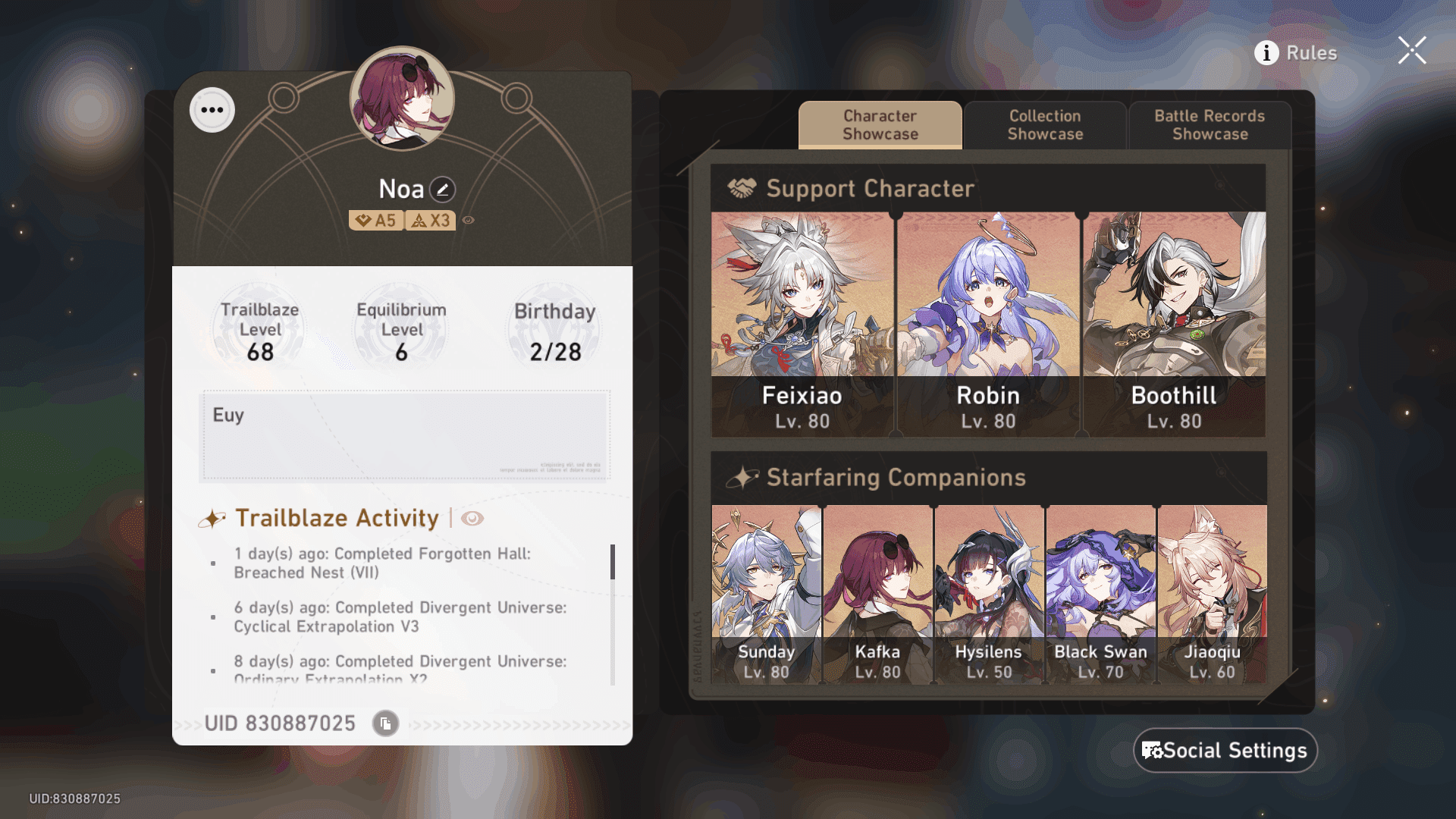Screen dimensions: 1456x819
Task: Click the A5 achievement badge icon
Action: 377,221
